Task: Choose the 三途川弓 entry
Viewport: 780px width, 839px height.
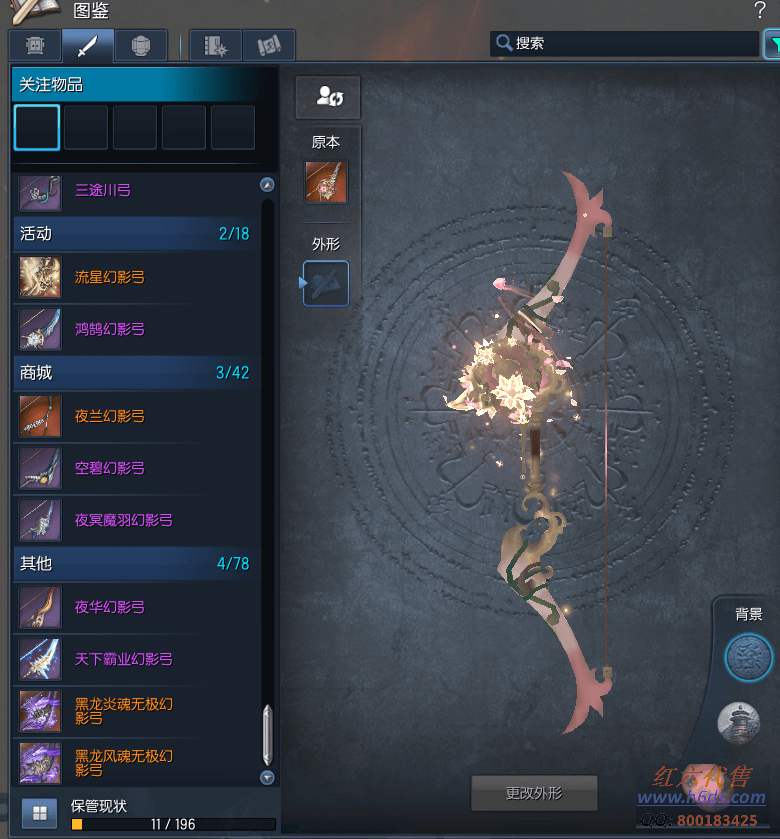Action: [102, 190]
